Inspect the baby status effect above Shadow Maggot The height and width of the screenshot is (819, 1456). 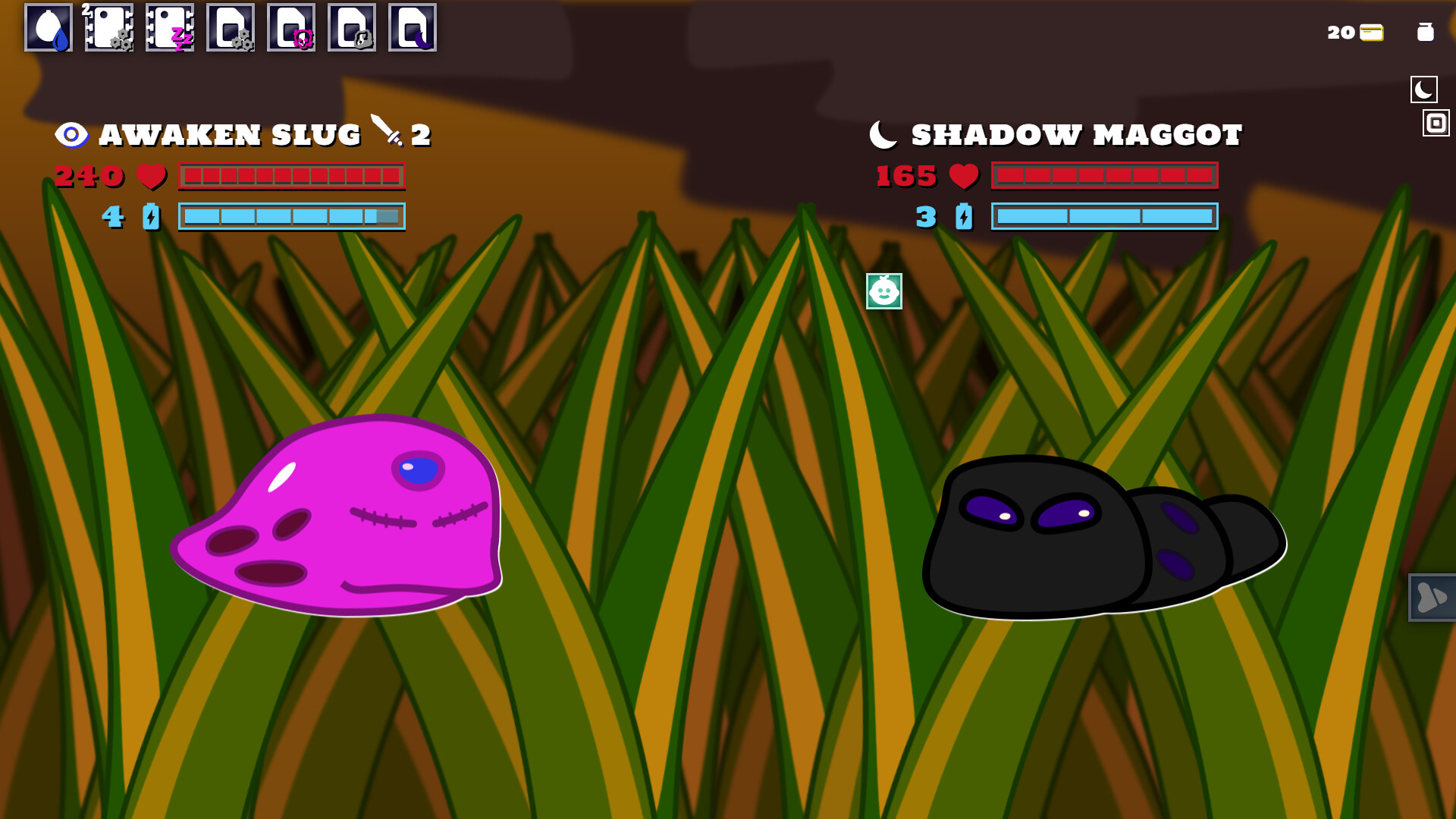pyautogui.click(x=884, y=290)
